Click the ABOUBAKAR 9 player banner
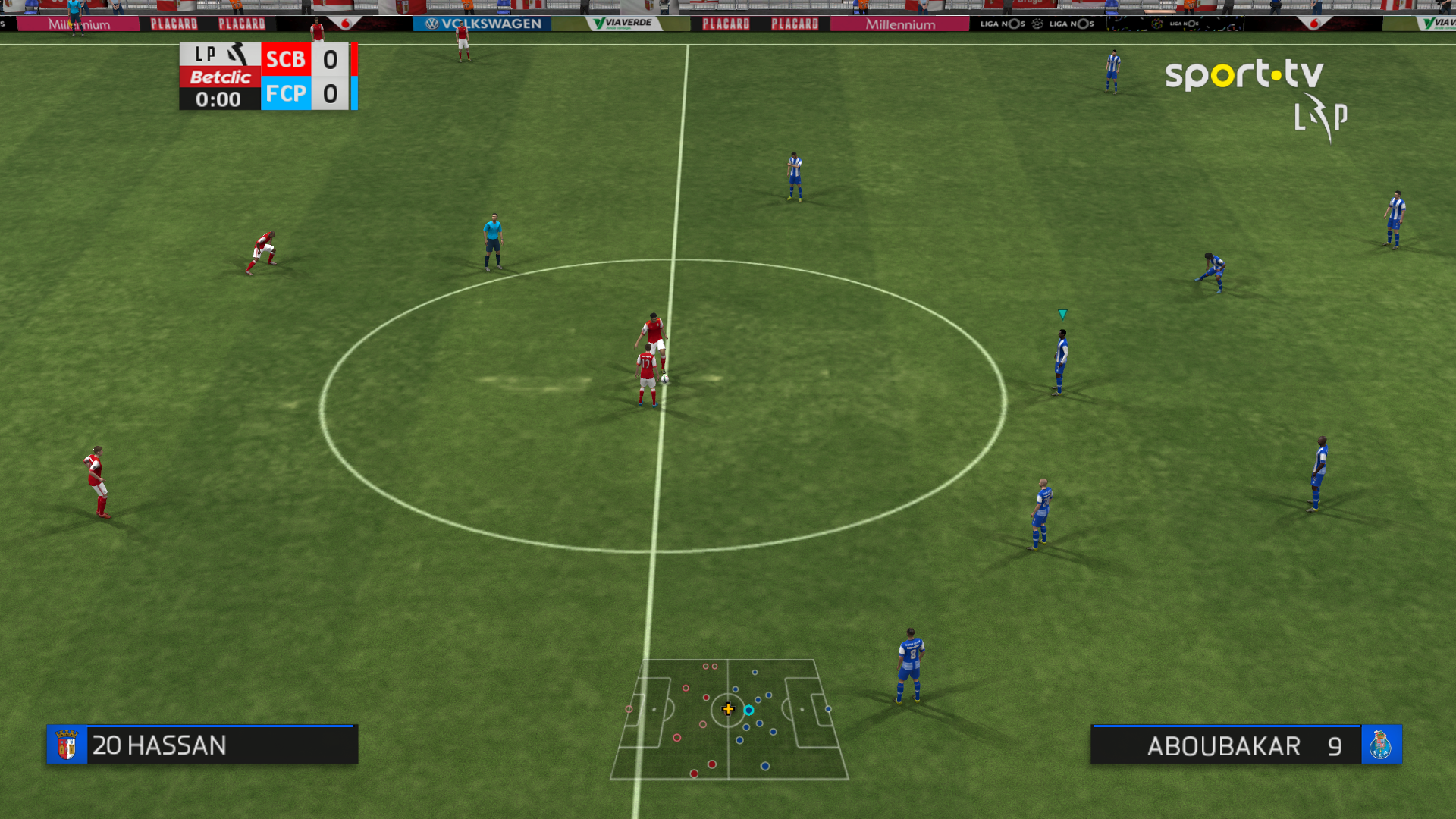Screen dimensions: 1456x819 pyautogui.click(x=1226, y=746)
